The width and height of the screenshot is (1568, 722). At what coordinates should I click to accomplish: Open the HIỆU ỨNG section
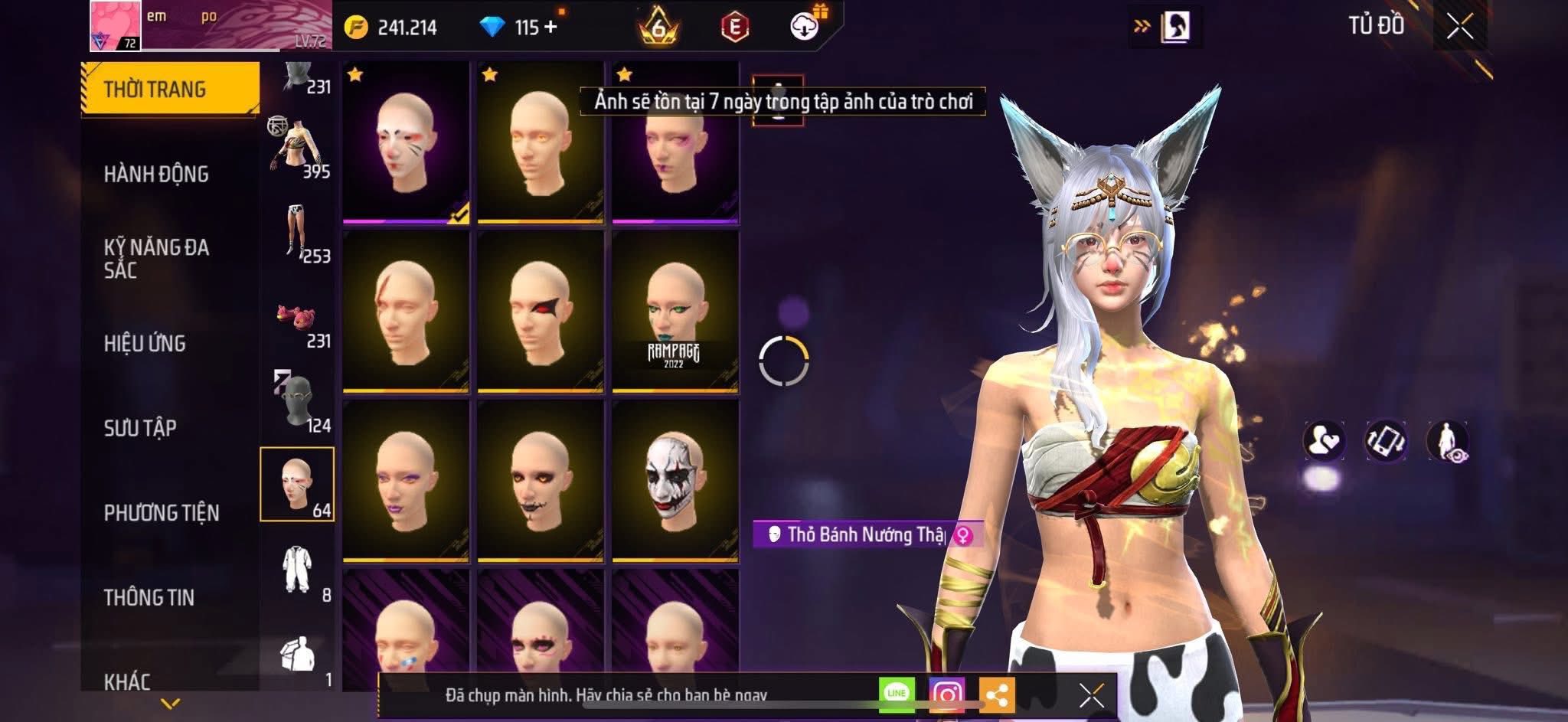(145, 343)
